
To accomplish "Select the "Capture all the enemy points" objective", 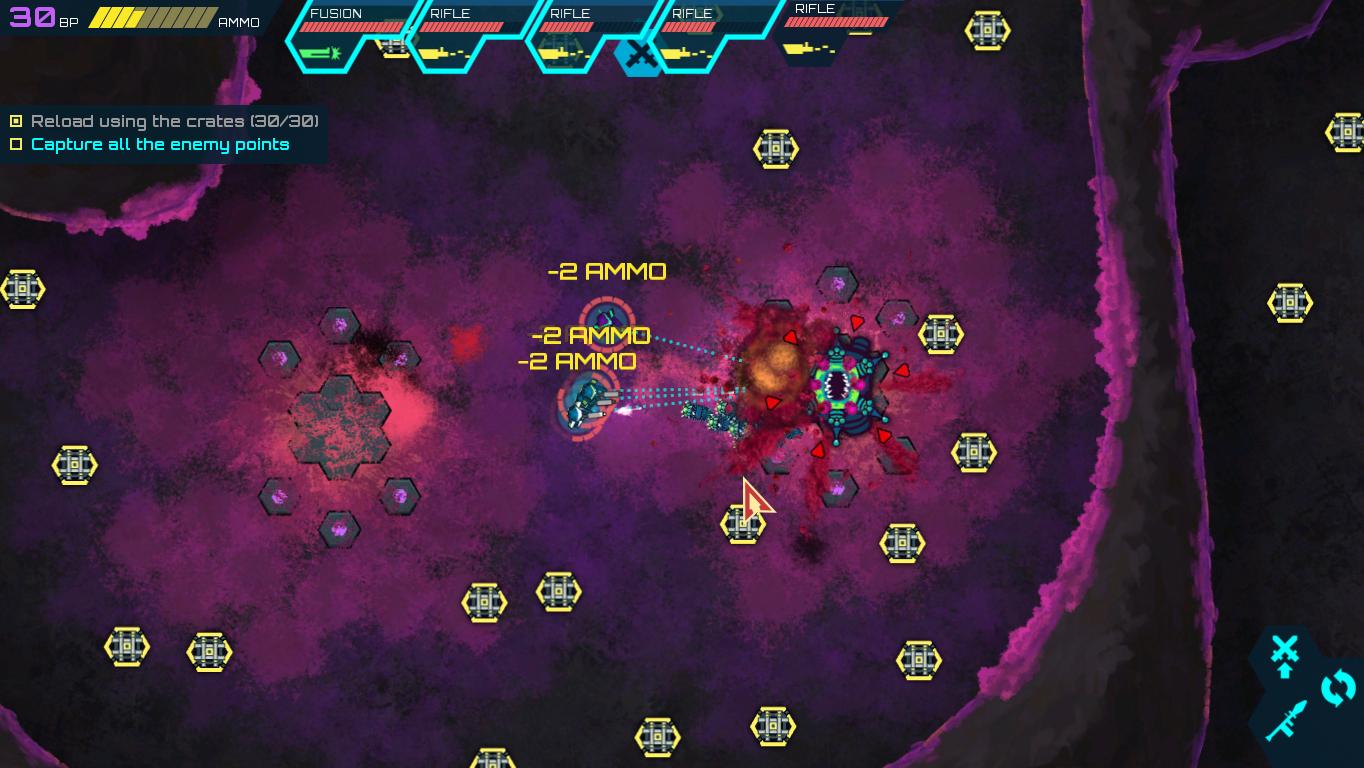I will click(x=160, y=145).
